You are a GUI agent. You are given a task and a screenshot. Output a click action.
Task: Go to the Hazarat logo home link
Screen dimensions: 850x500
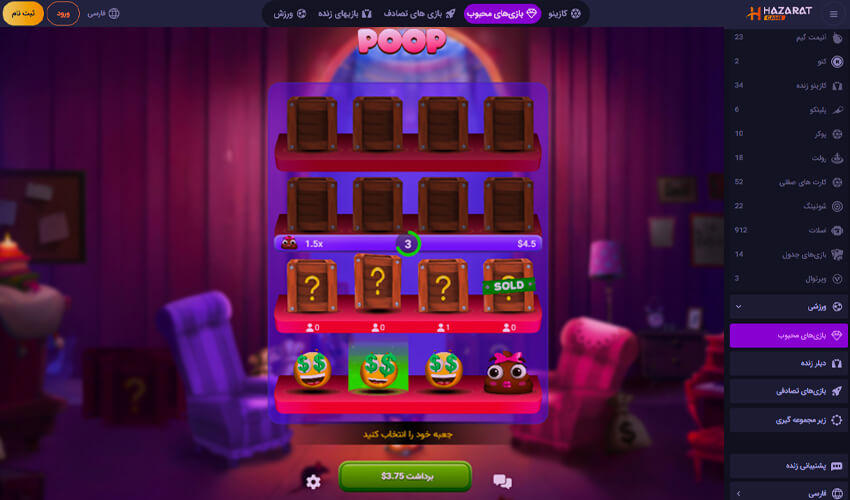point(776,14)
